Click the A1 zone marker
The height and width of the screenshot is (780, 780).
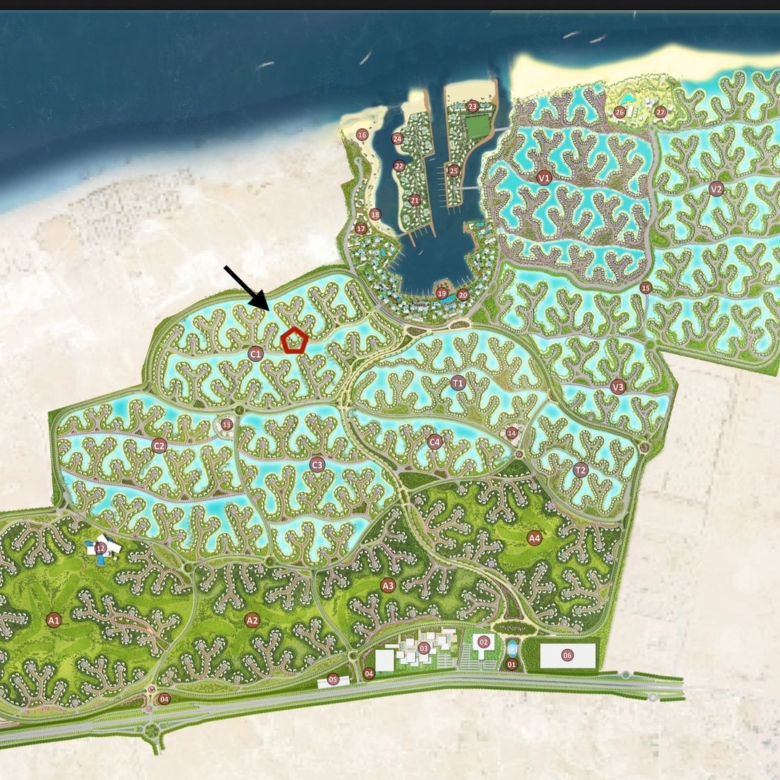(x=54, y=620)
